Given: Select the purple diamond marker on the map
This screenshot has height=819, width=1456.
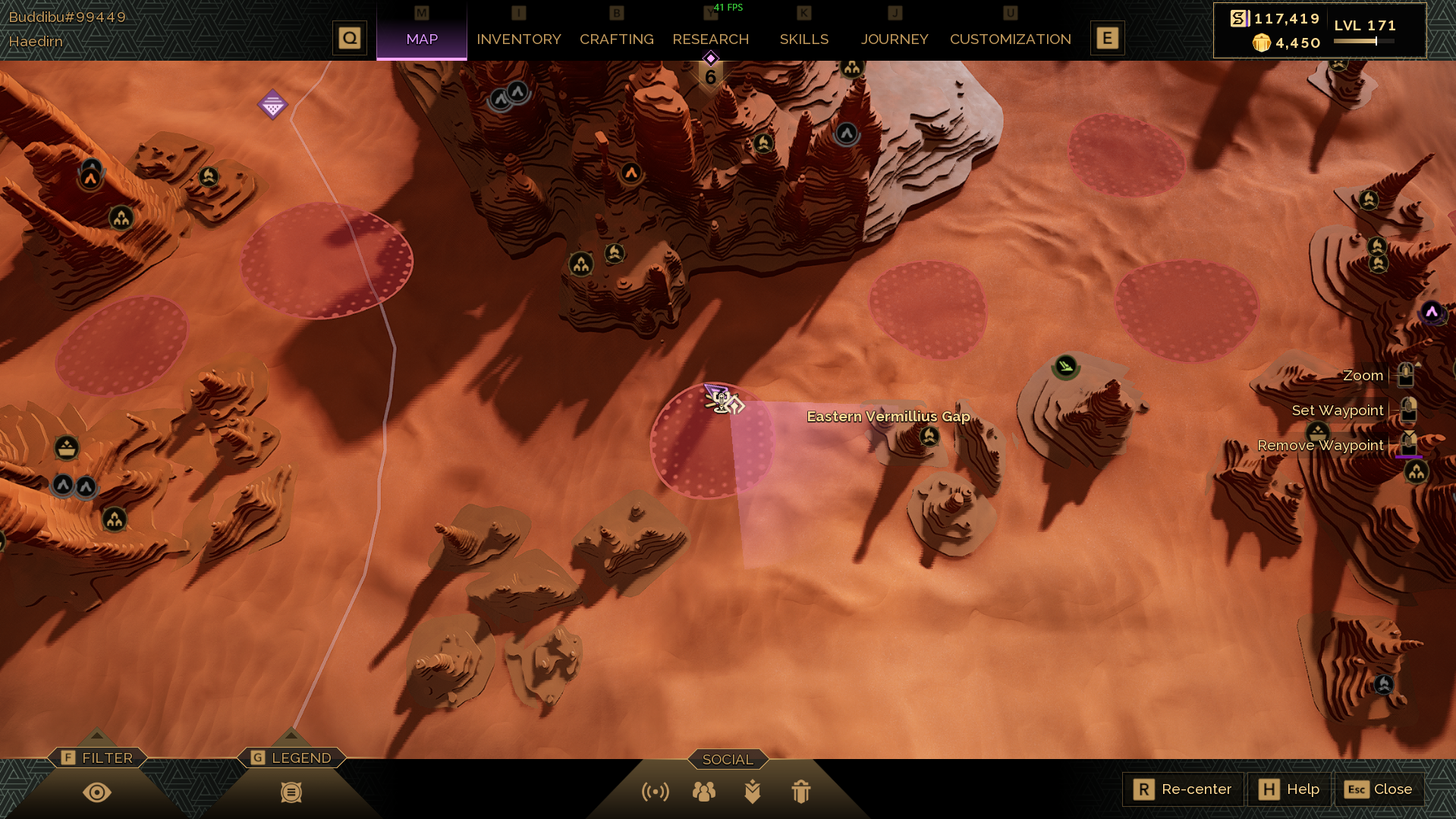Looking at the screenshot, I should tap(272, 105).
